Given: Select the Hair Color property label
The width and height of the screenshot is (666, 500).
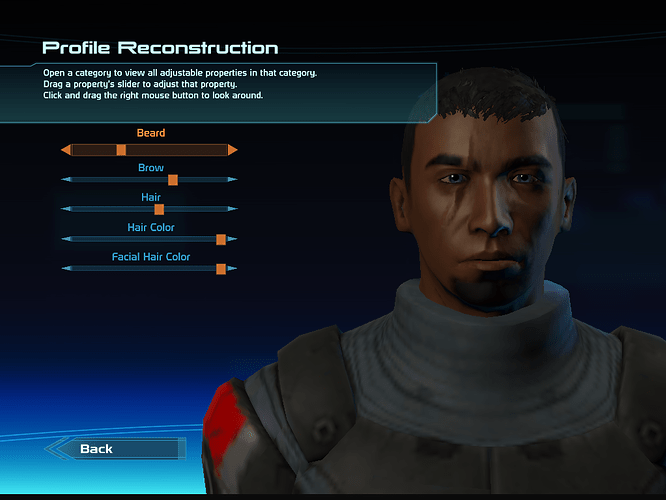Looking at the screenshot, I should tap(151, 227).
